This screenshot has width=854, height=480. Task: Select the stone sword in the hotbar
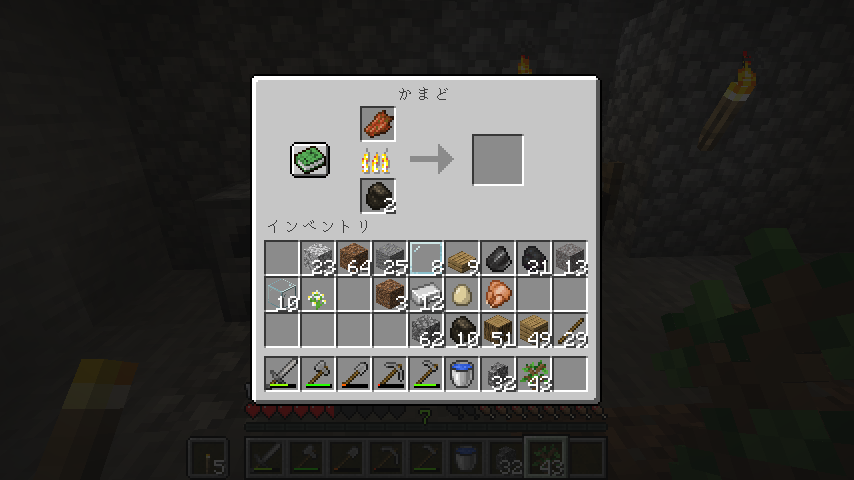(282, 375)
